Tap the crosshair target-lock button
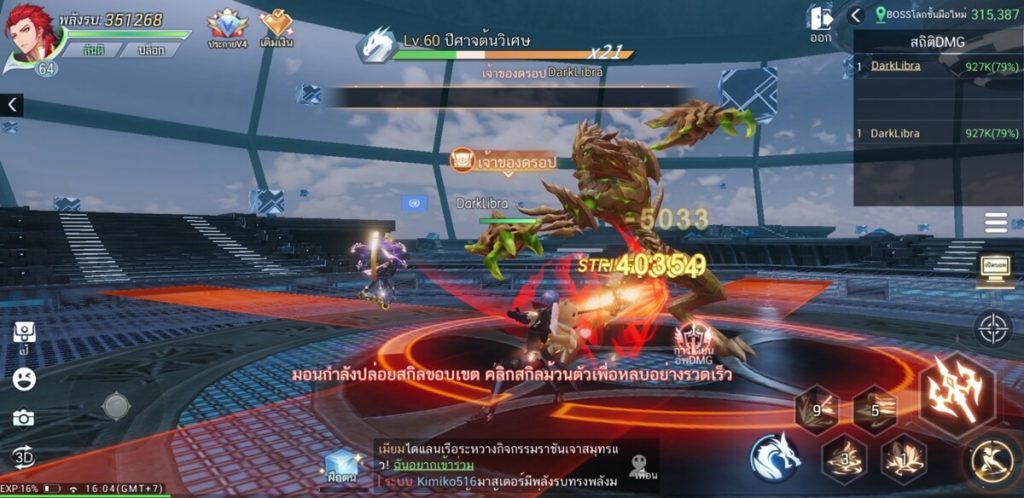Image resolution: width=1024 pixels, height=498 pixels. [x=993, y=328]
